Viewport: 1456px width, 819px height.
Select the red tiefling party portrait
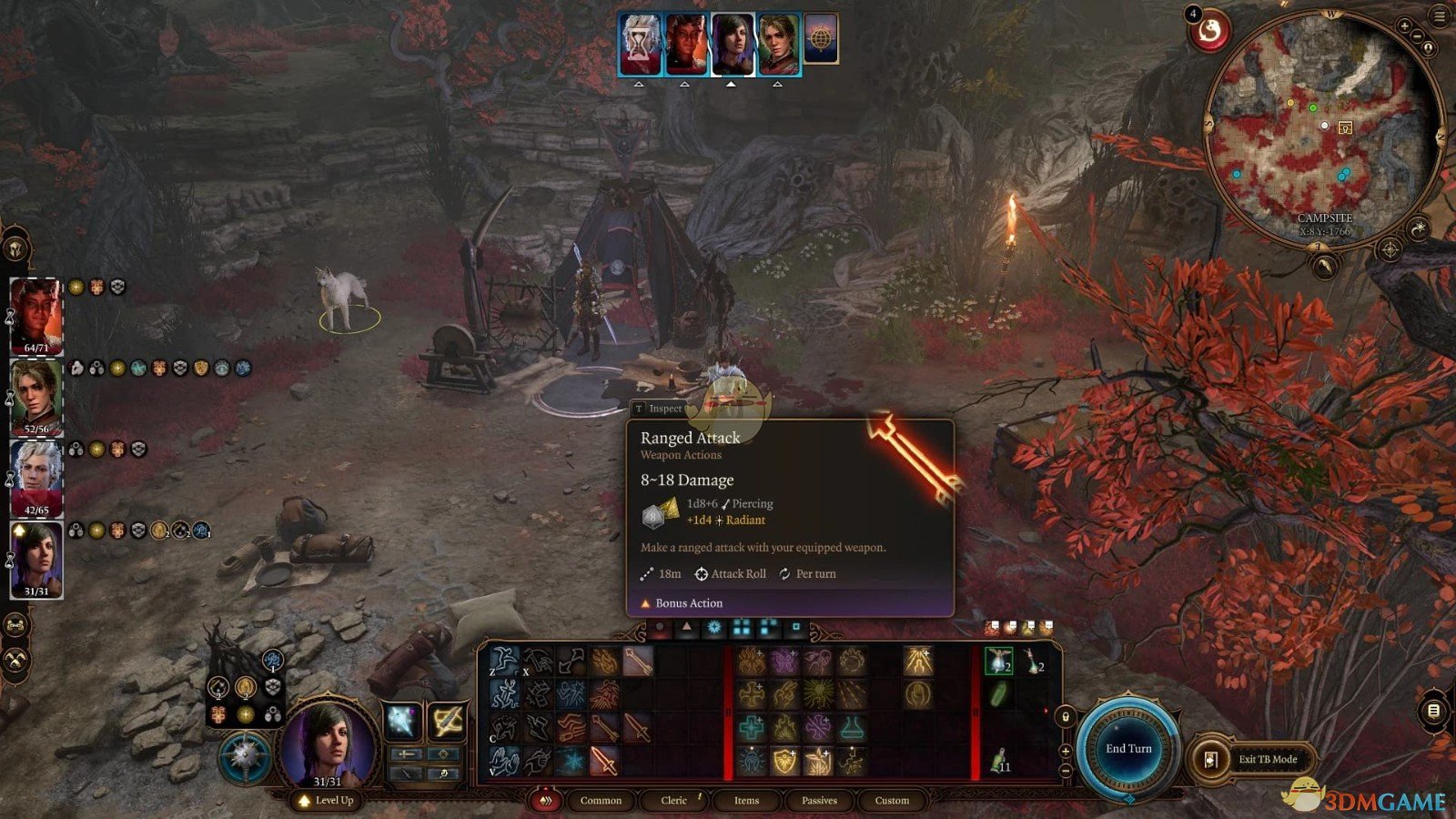[x=36, y=314]
